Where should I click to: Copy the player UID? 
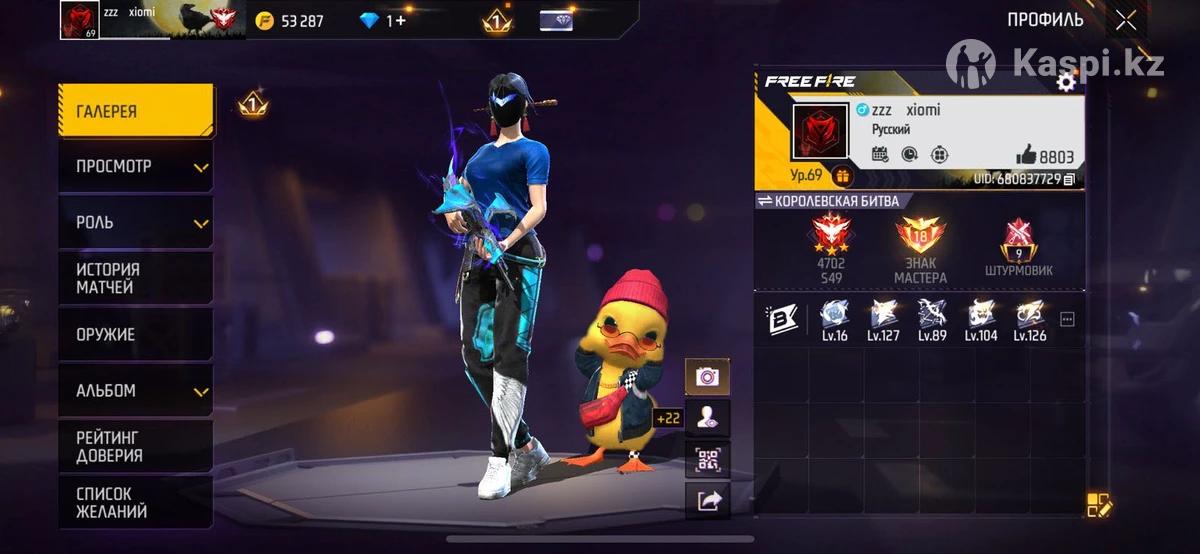1069,179
